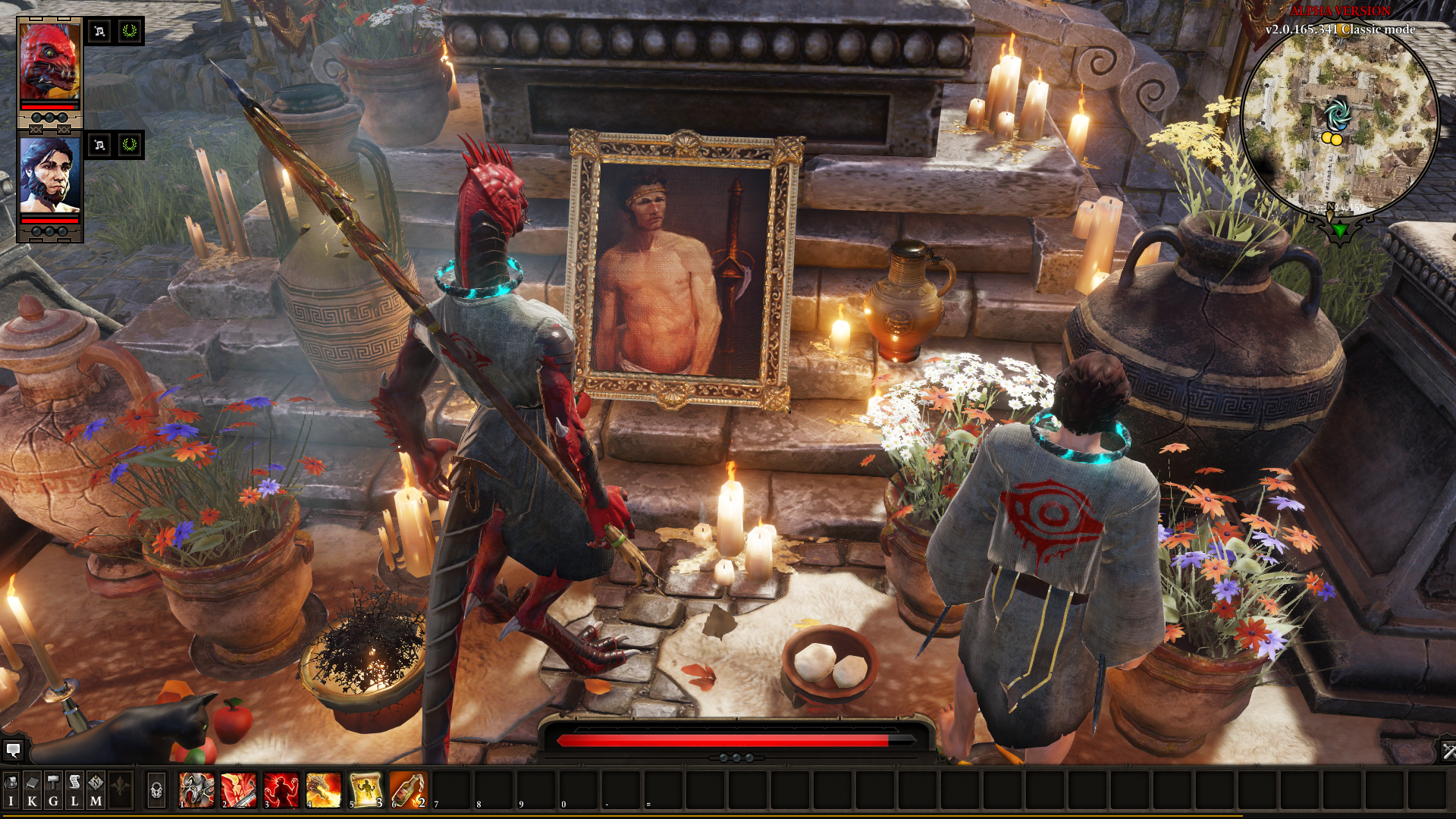Select the bearded human character portrait

point(49,176)
